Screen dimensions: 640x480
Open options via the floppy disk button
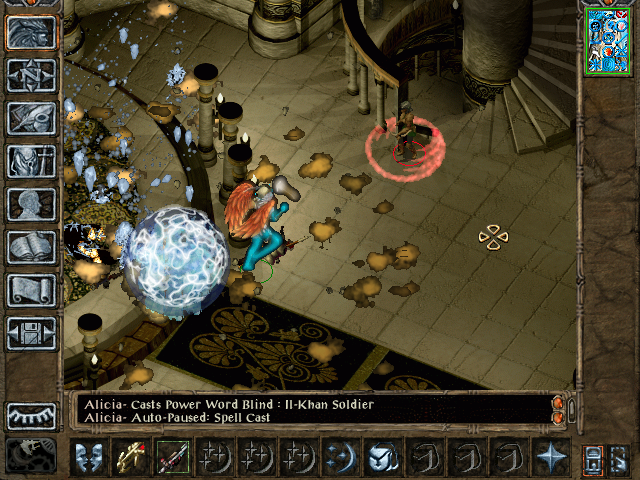pyautogui.click(x=31, y=333)
